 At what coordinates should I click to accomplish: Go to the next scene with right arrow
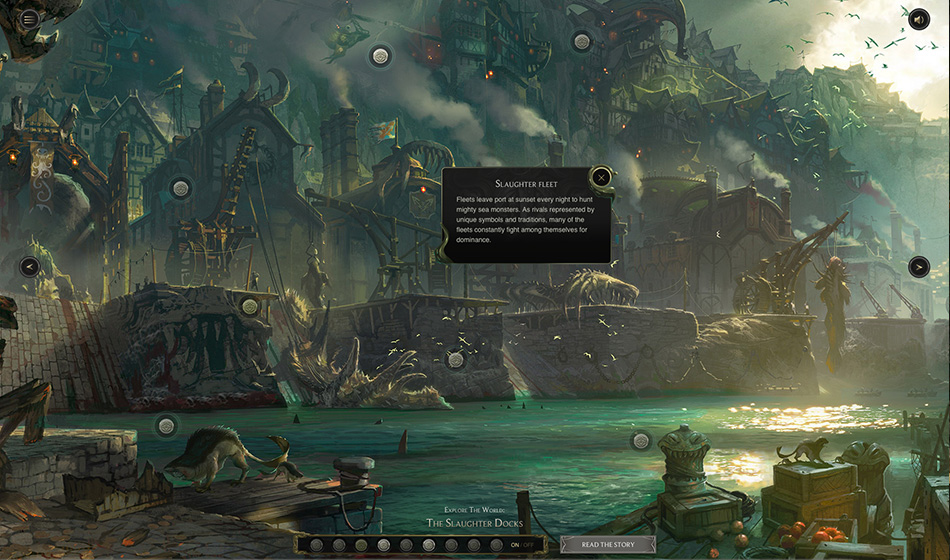(919, 267)
